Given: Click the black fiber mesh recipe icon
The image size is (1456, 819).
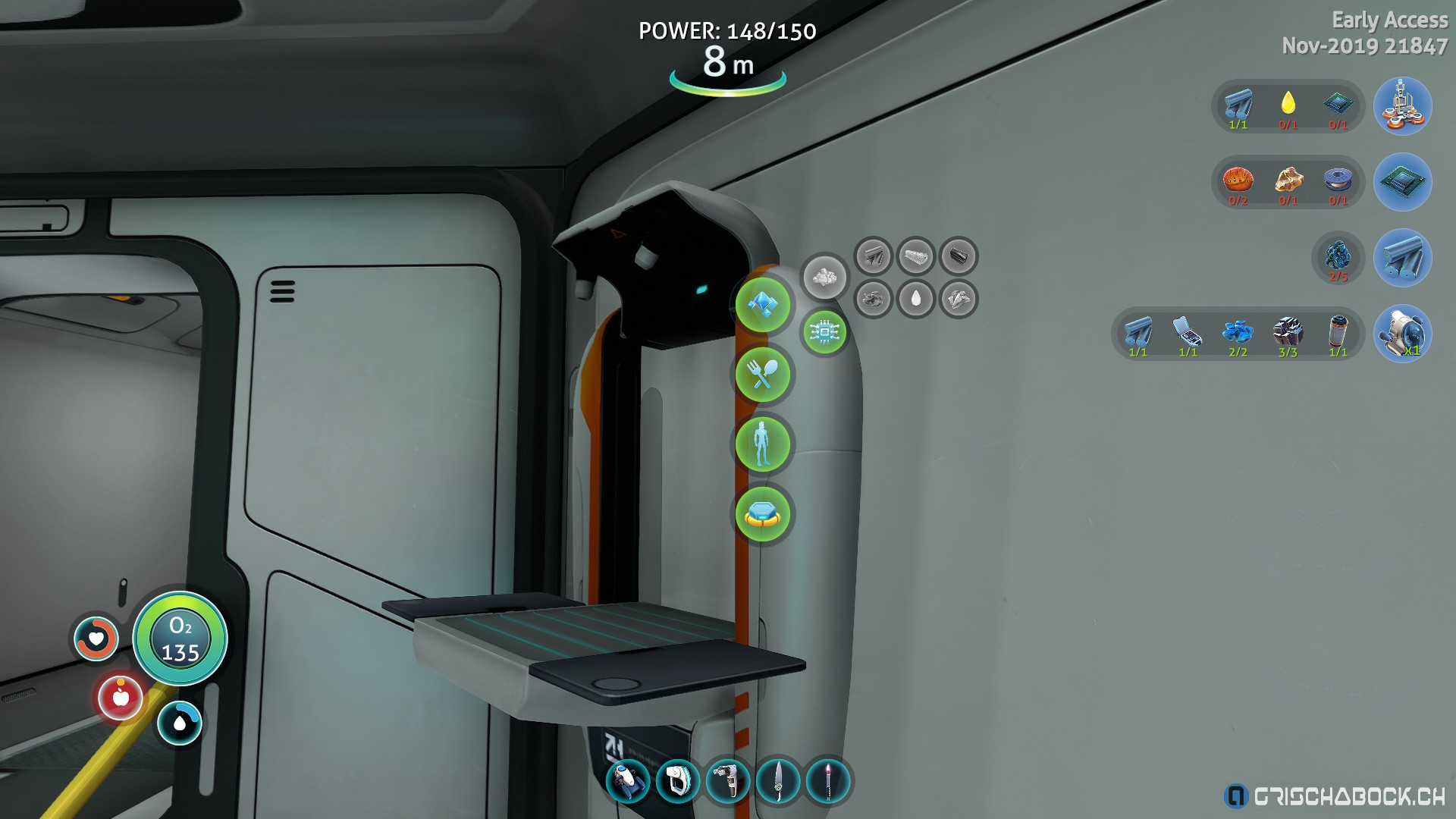Looking at the screenshot, I should [x=959, y=256].
